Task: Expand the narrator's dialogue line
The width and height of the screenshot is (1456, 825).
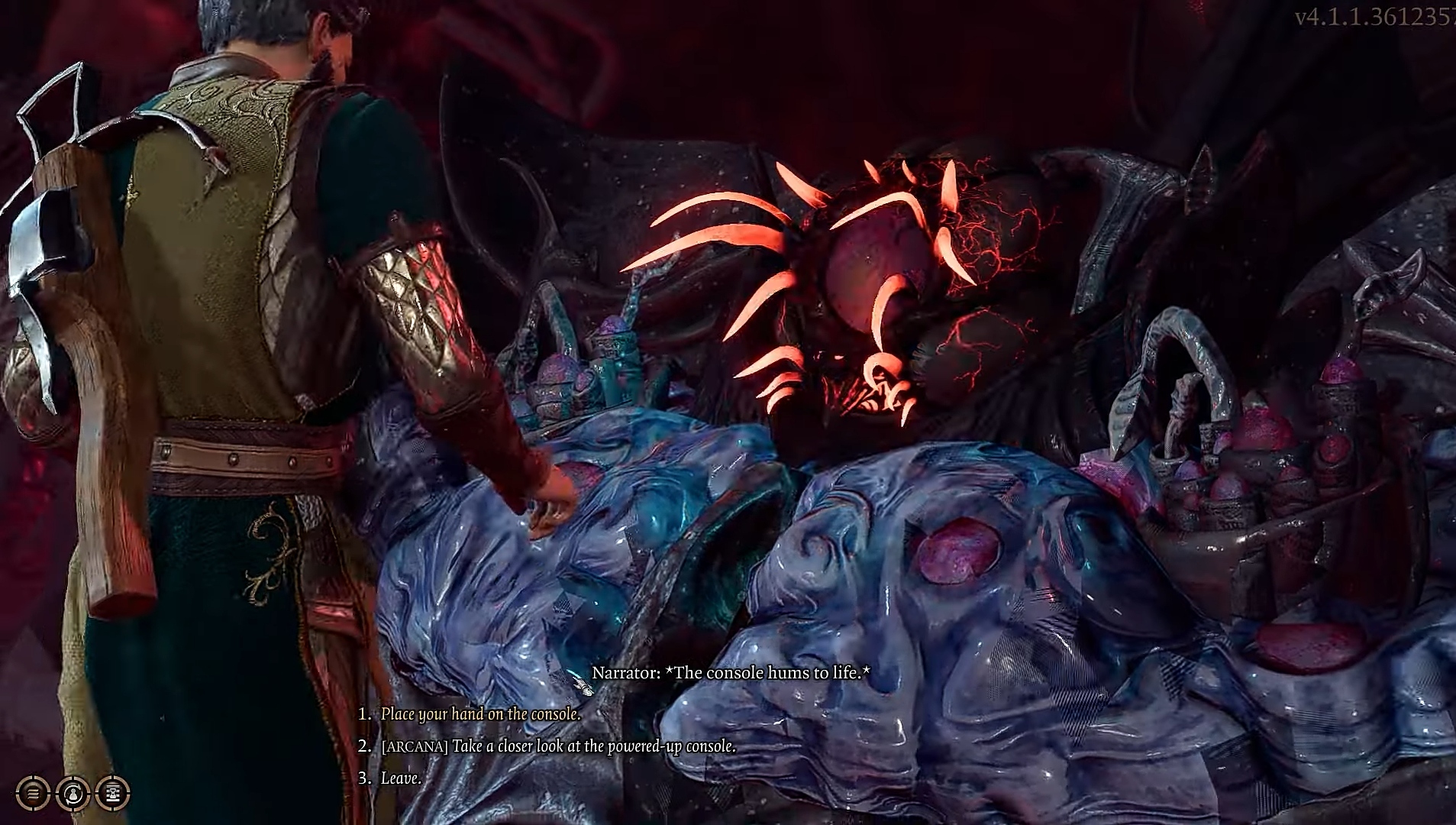Action: pos(731,674)
